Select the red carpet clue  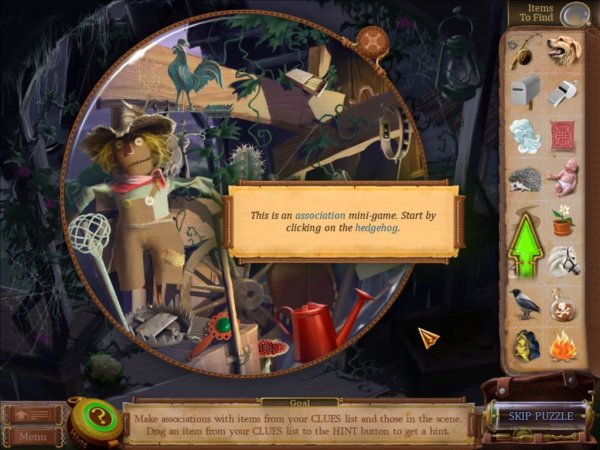[x=563, y=135]
